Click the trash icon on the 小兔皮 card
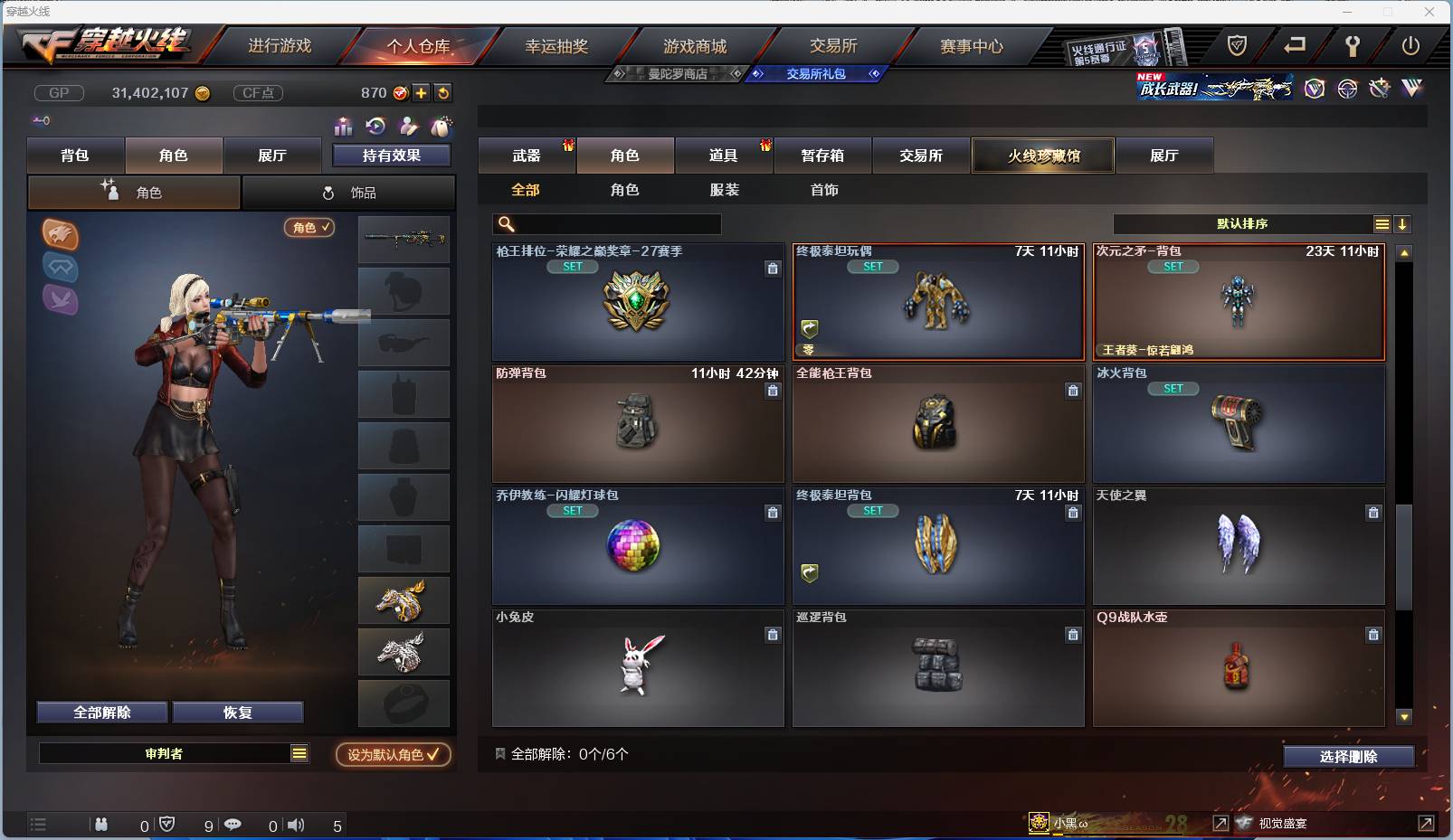The height and width of the screenshot is (840, 1453). [x=773, y=635]
